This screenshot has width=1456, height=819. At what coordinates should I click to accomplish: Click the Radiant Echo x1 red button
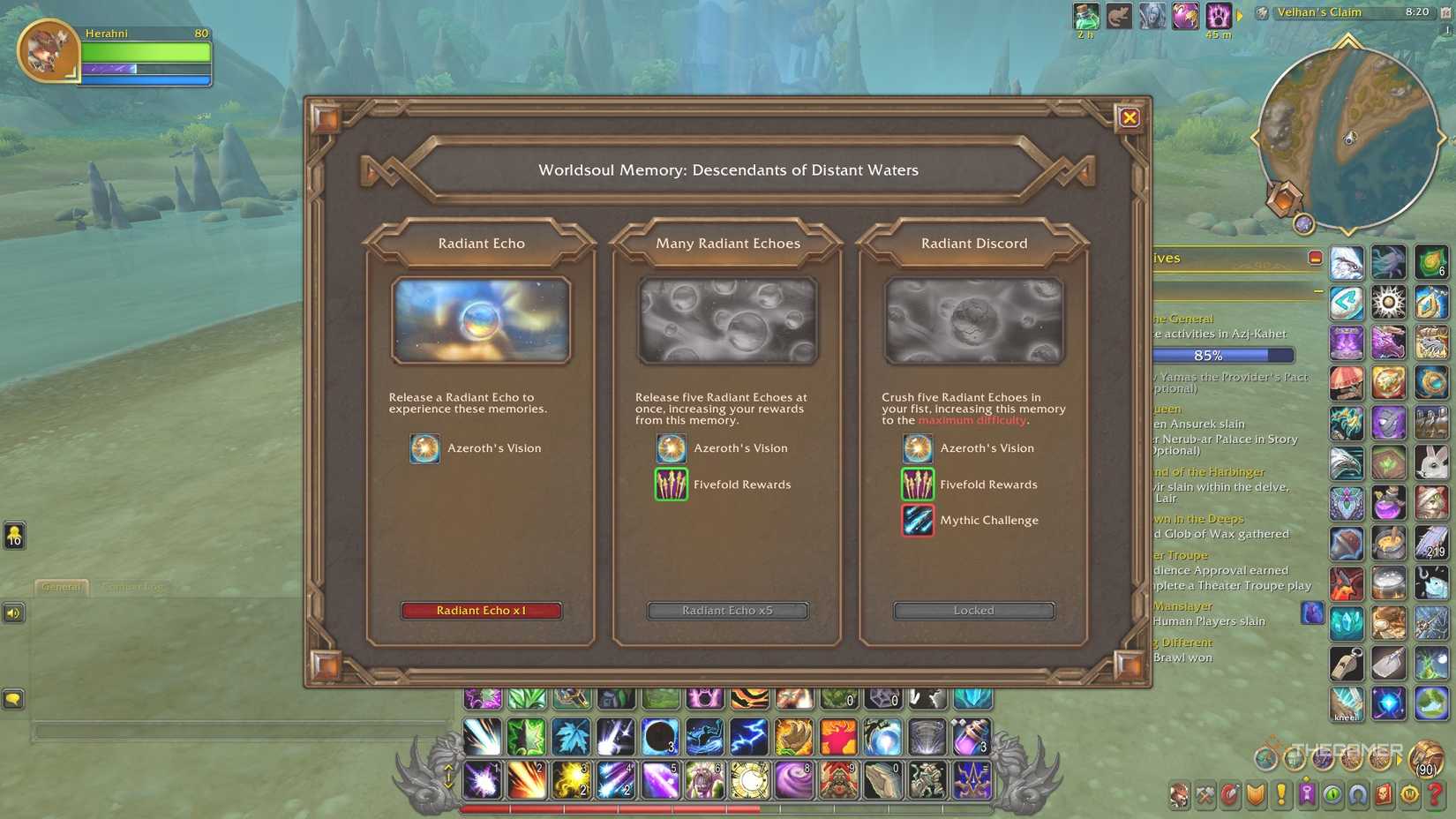[482, 610]
